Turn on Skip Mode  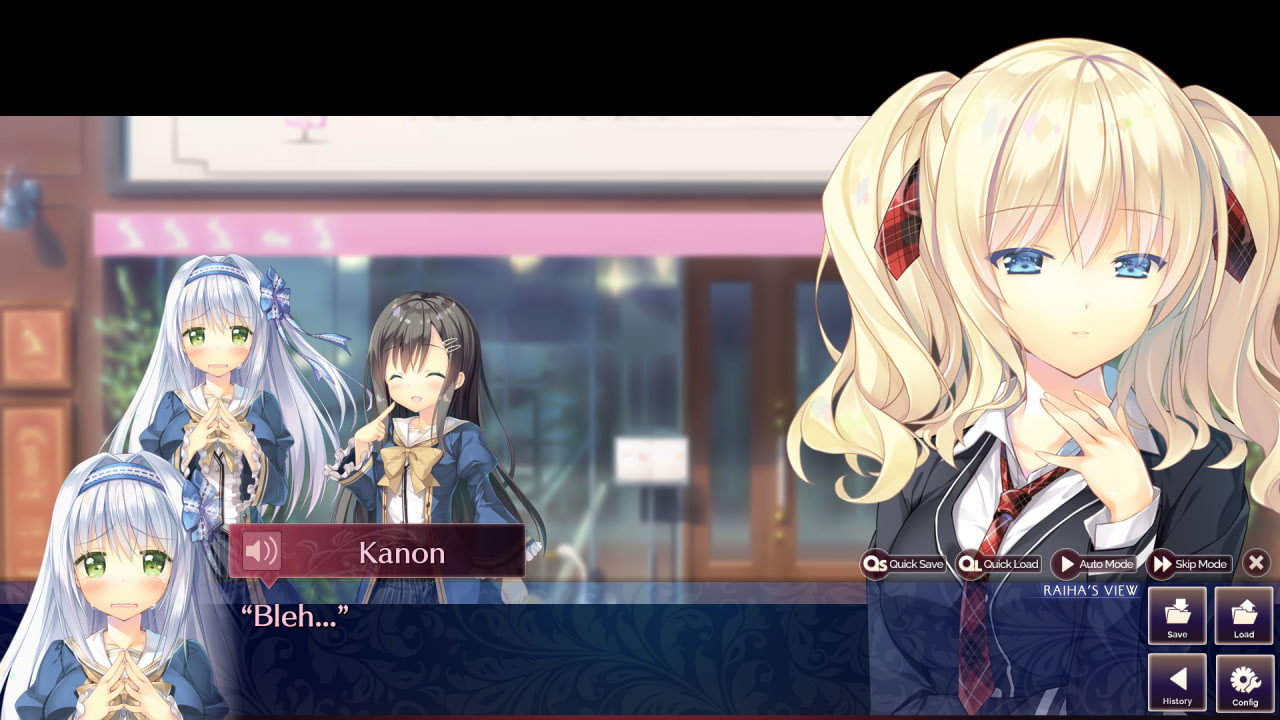[x=1189, y=564]
